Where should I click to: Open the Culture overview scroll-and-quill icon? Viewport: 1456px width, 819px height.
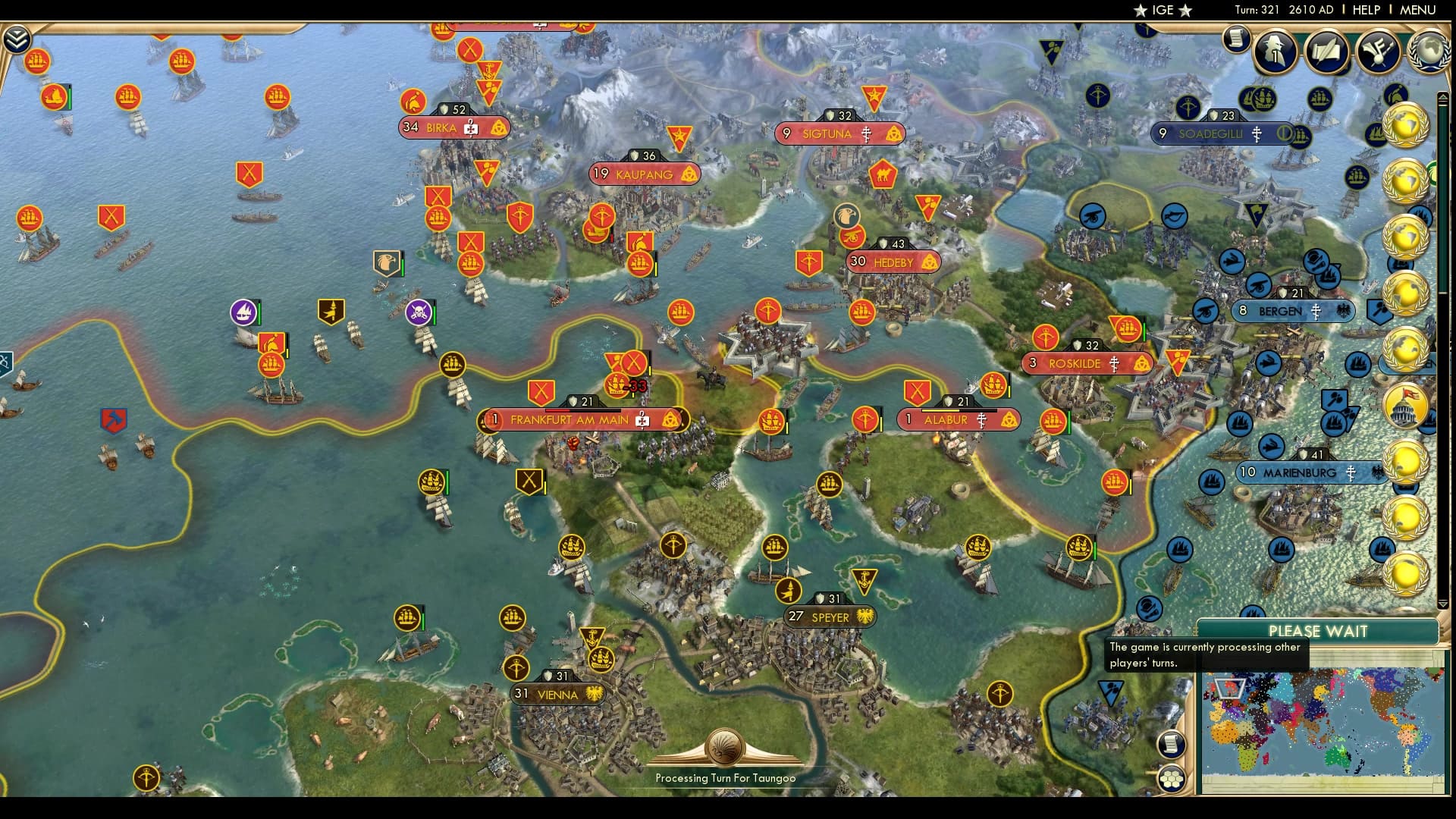(1328, 52)
